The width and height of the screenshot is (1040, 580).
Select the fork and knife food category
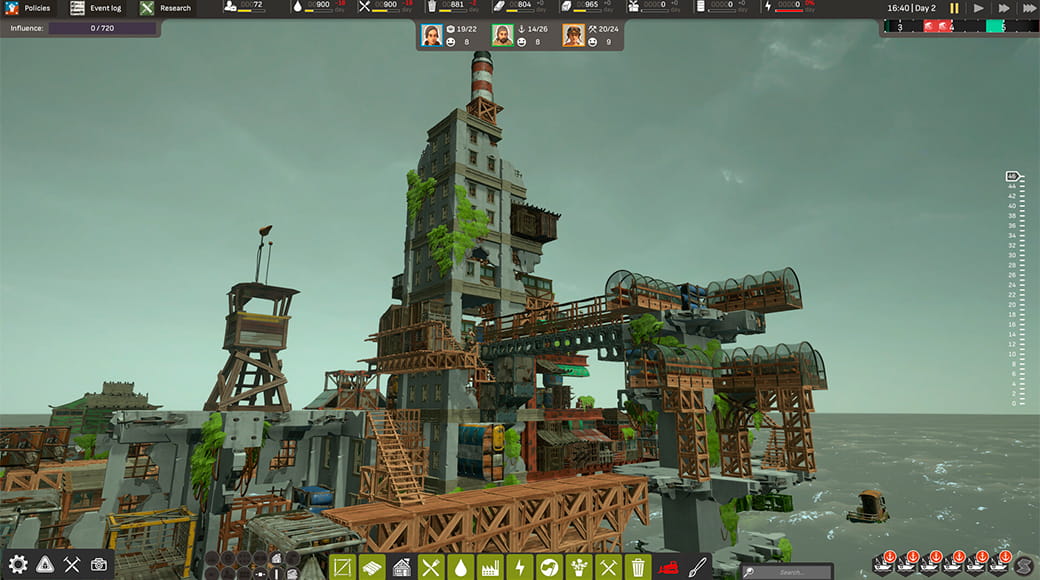431,568
